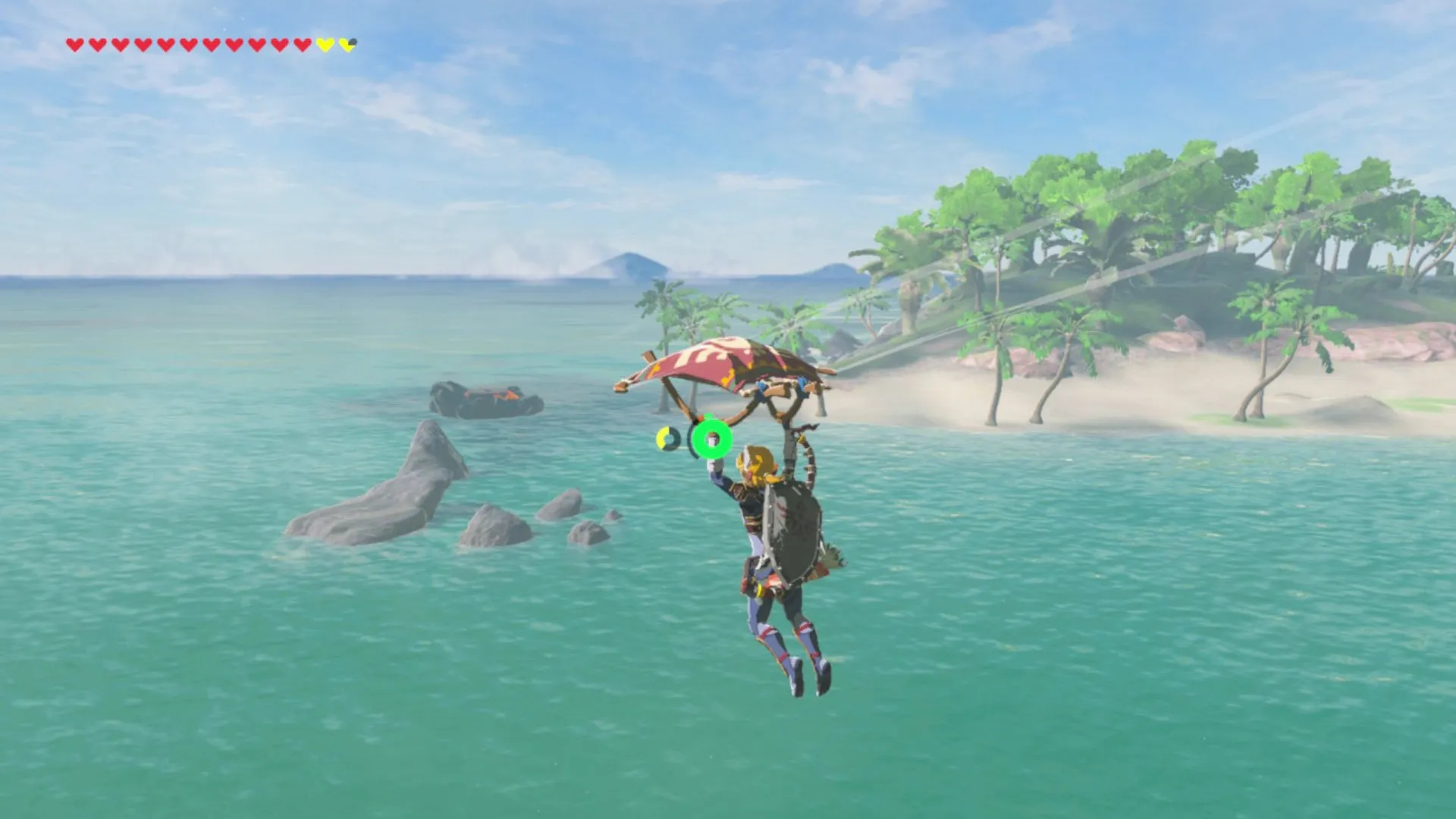
Task: Click the center of the stamina wheel
Action: (x=711, y=440)
